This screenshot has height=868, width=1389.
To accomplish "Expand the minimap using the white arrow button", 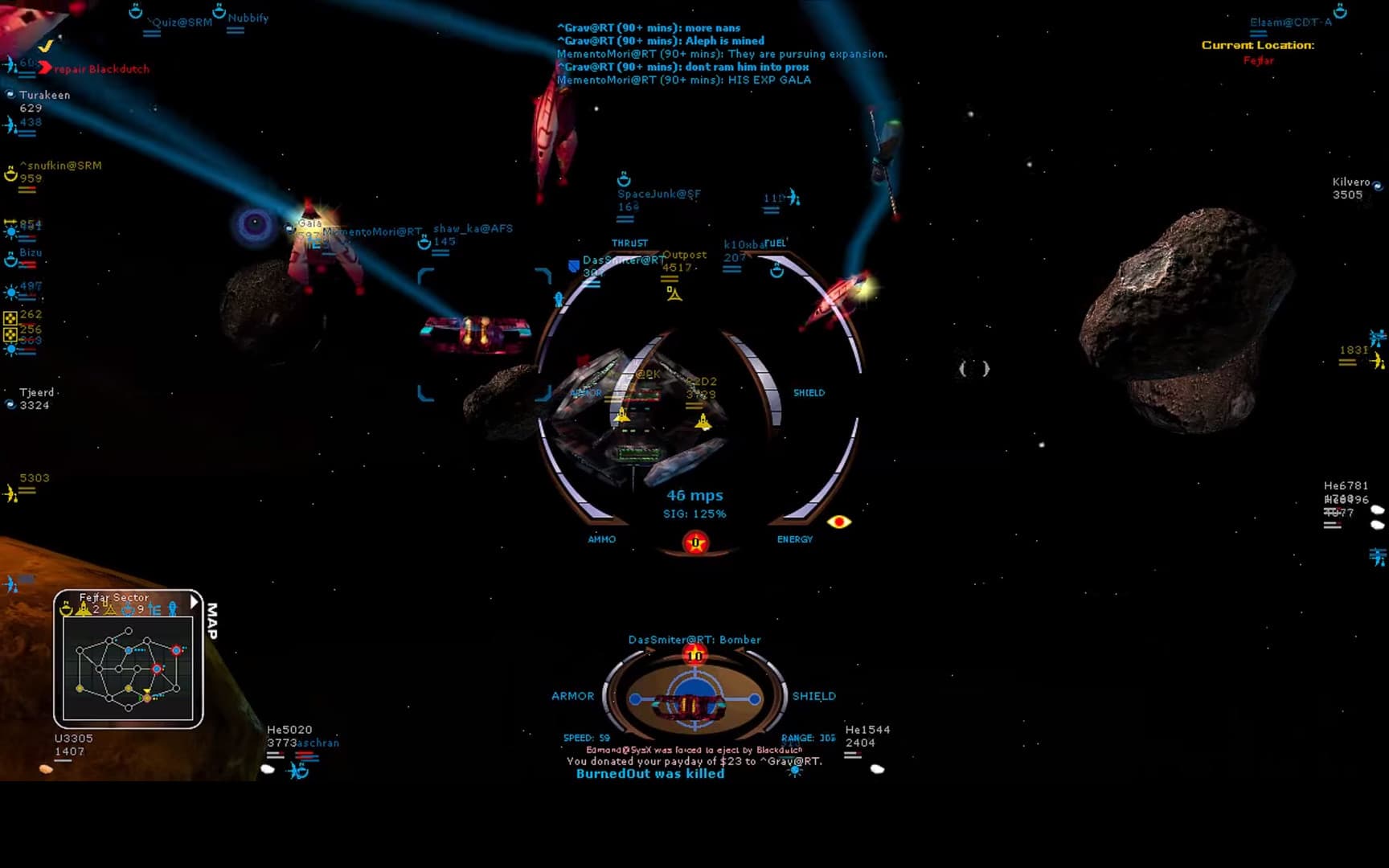I will pyautogui.click(x=194, y=602).
